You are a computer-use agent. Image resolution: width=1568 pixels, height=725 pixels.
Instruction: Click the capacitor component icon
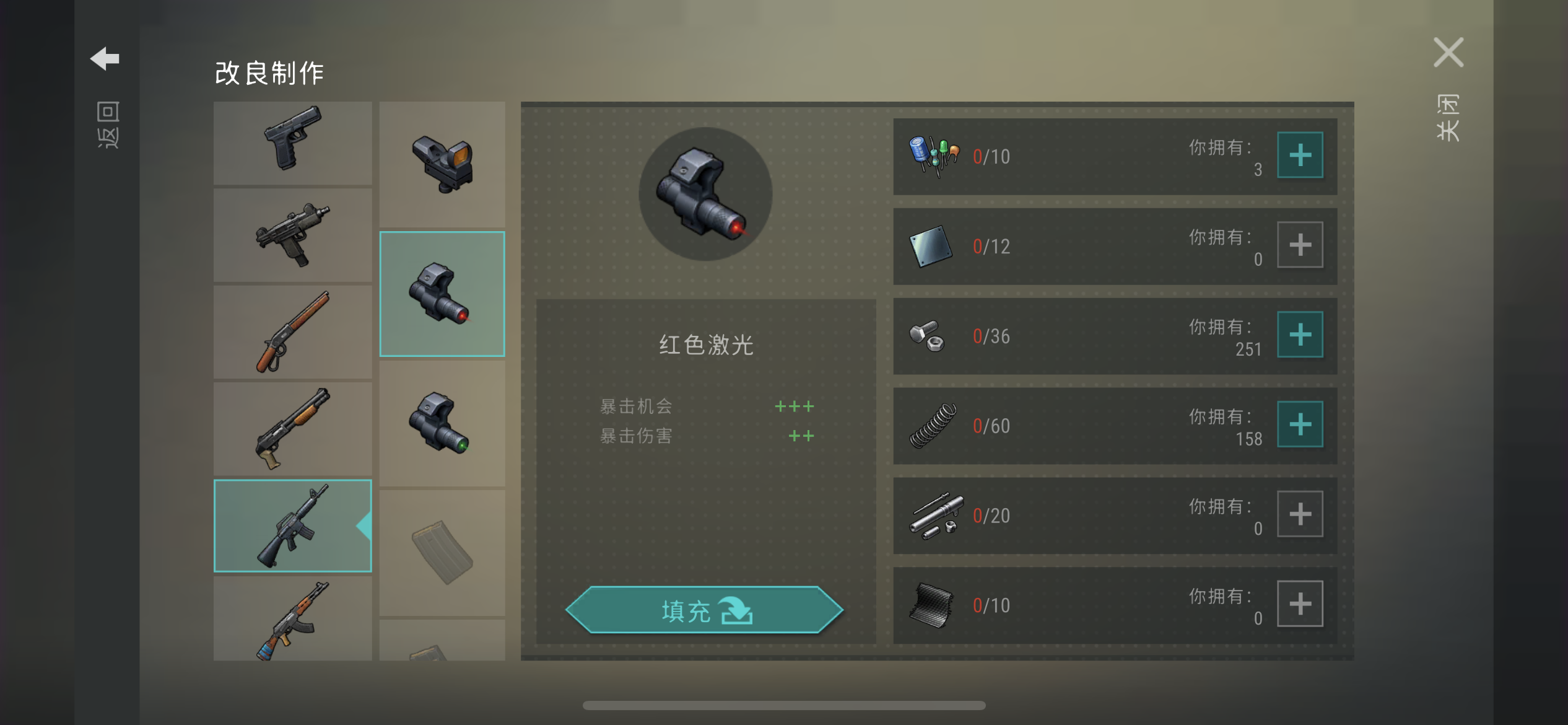930,154
